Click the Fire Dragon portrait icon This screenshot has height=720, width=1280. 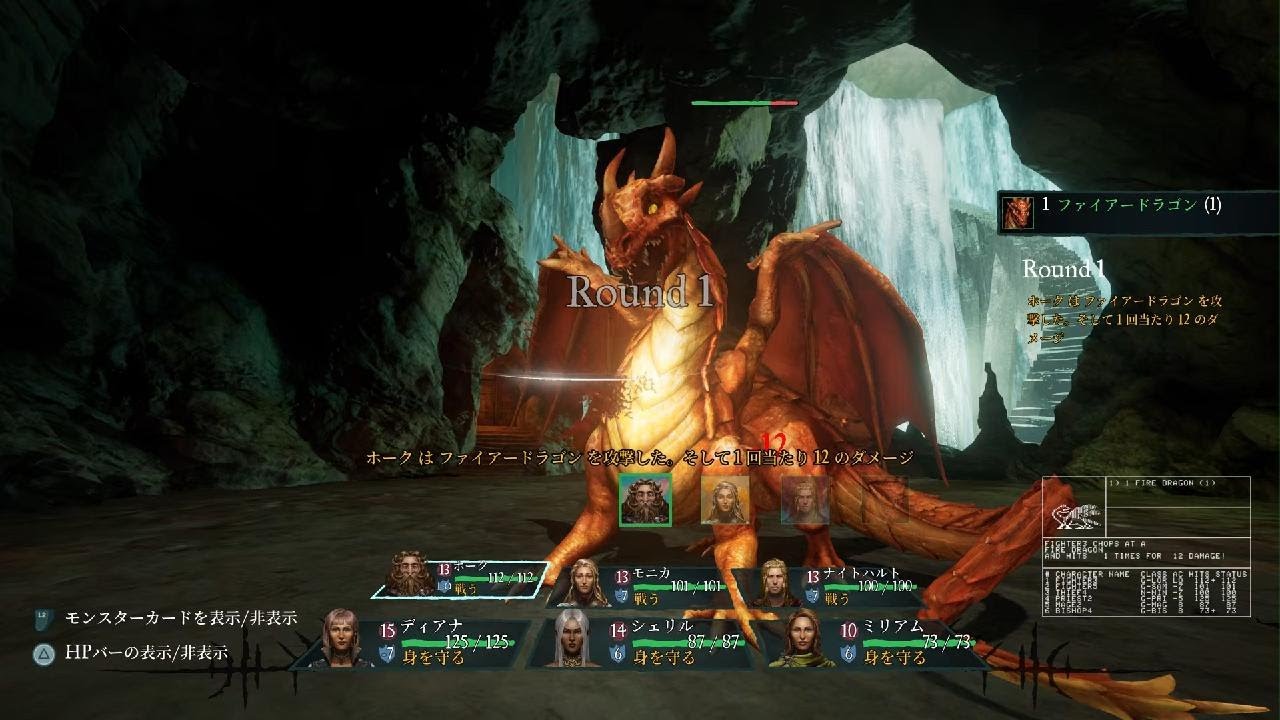[x=1018, y=211]
